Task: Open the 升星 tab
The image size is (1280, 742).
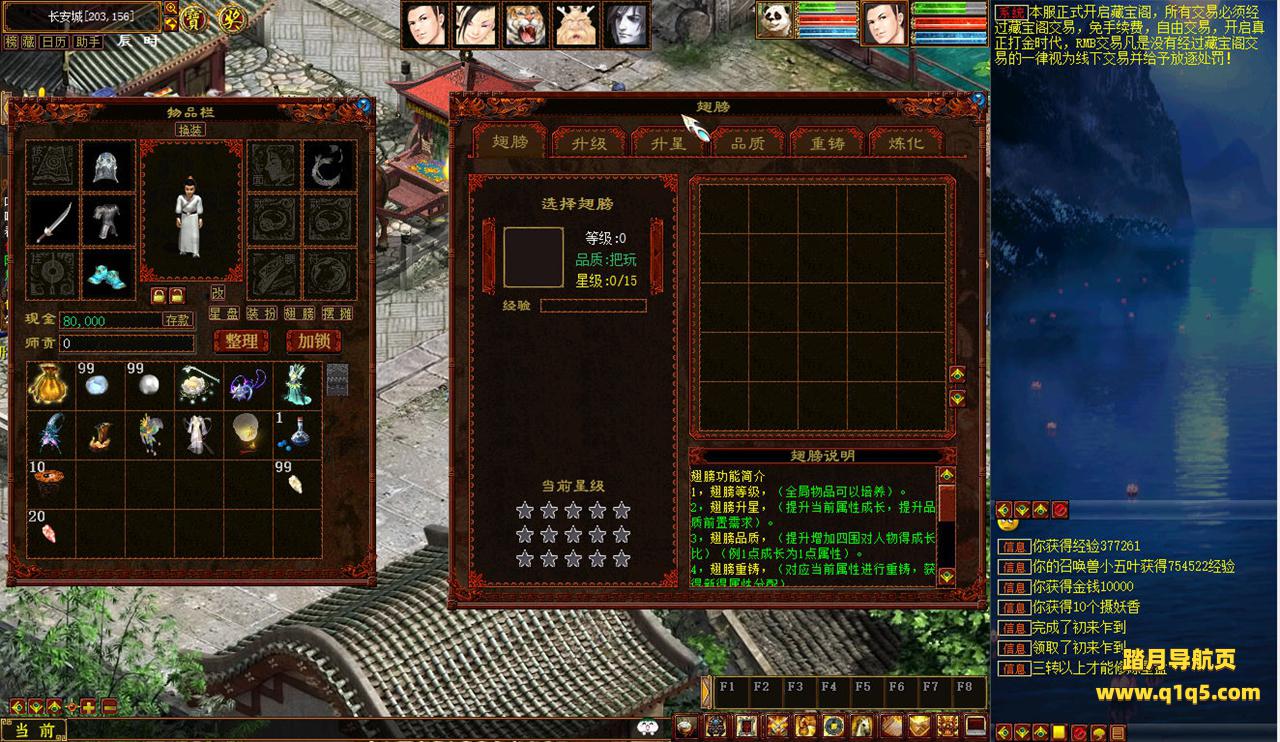Action: [668, 143]
